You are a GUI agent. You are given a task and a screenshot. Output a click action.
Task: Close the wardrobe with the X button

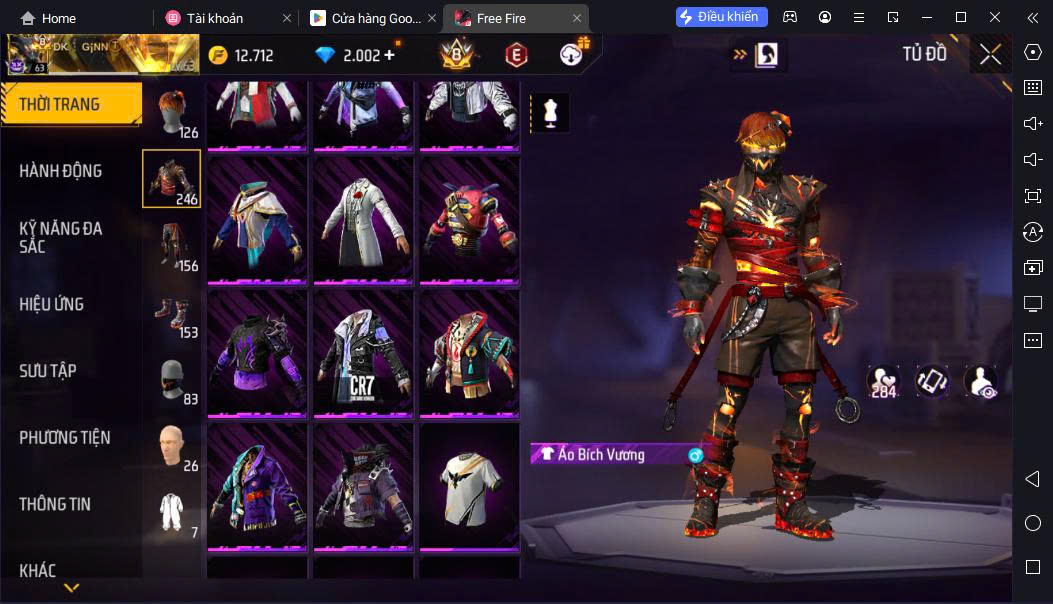click(x=990, y=55)
